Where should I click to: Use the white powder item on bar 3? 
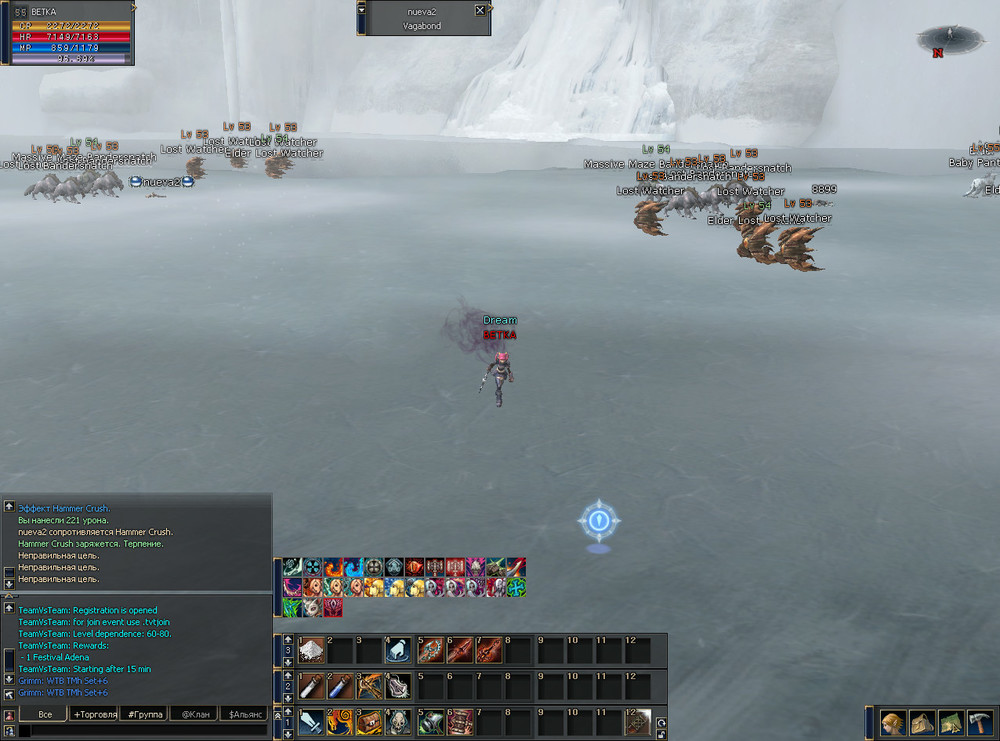tap(312, 651)
